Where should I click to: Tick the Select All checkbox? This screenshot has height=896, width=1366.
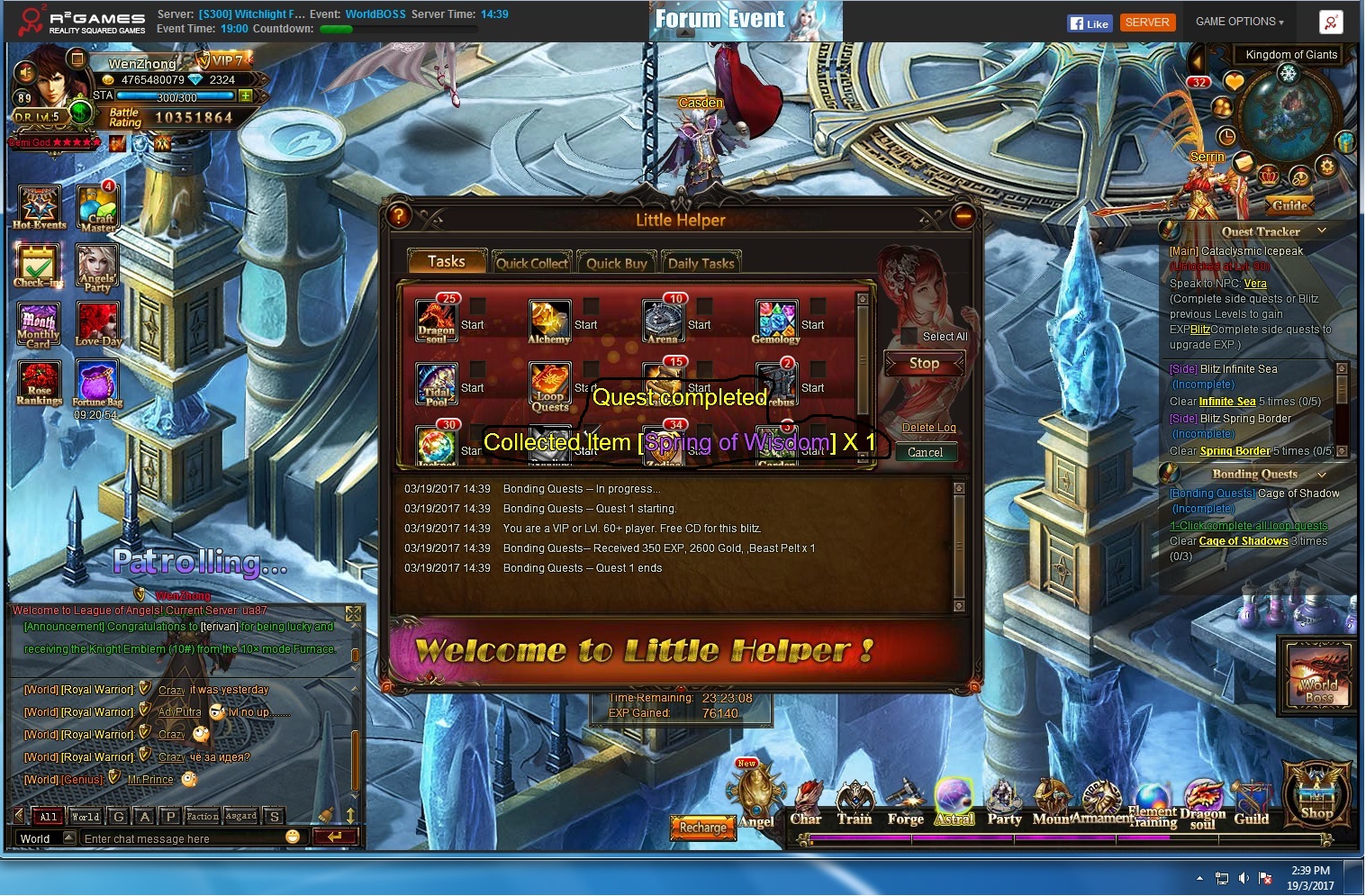(909, 336)
